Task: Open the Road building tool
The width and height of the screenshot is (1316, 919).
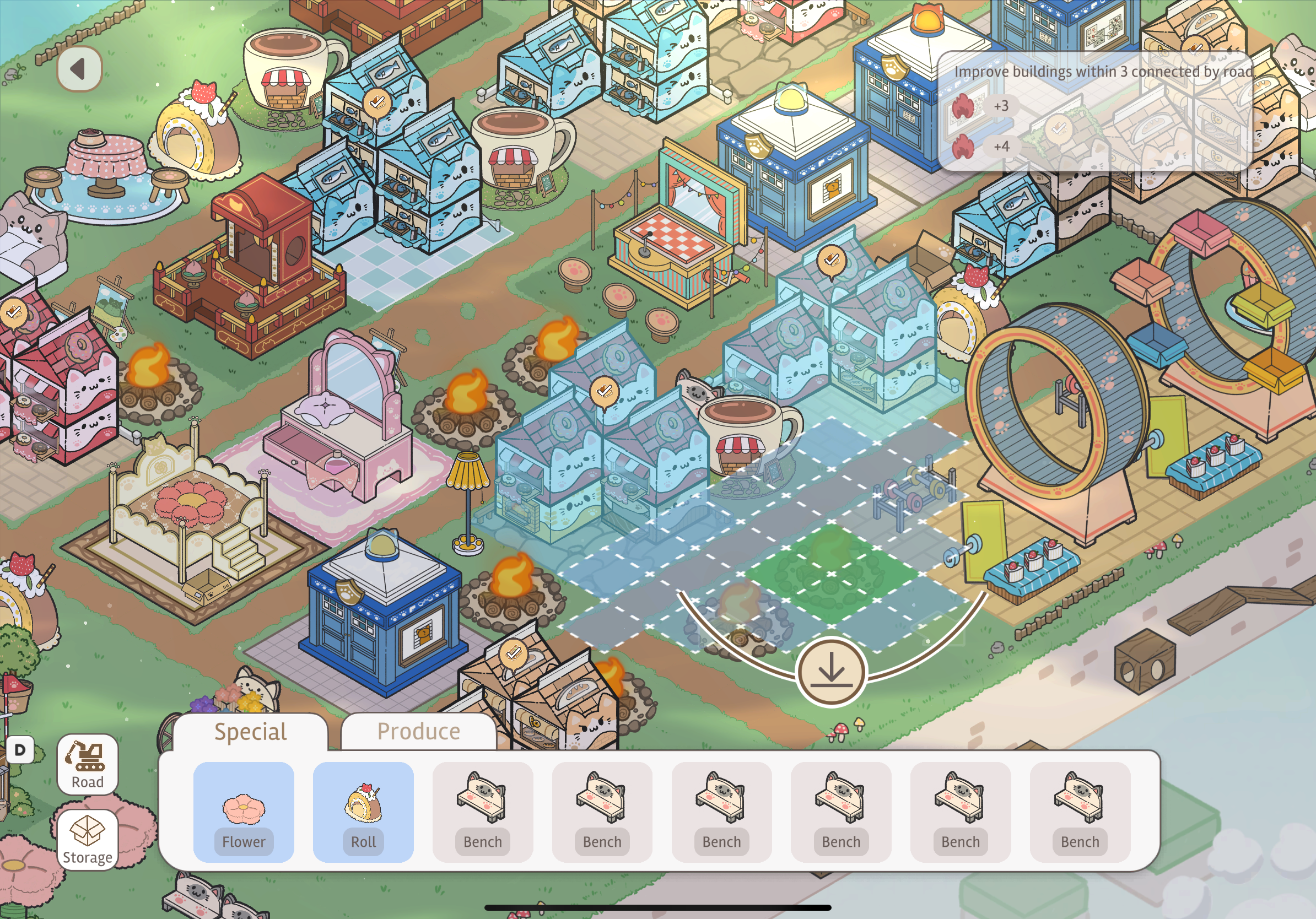Action: [88, 764]
